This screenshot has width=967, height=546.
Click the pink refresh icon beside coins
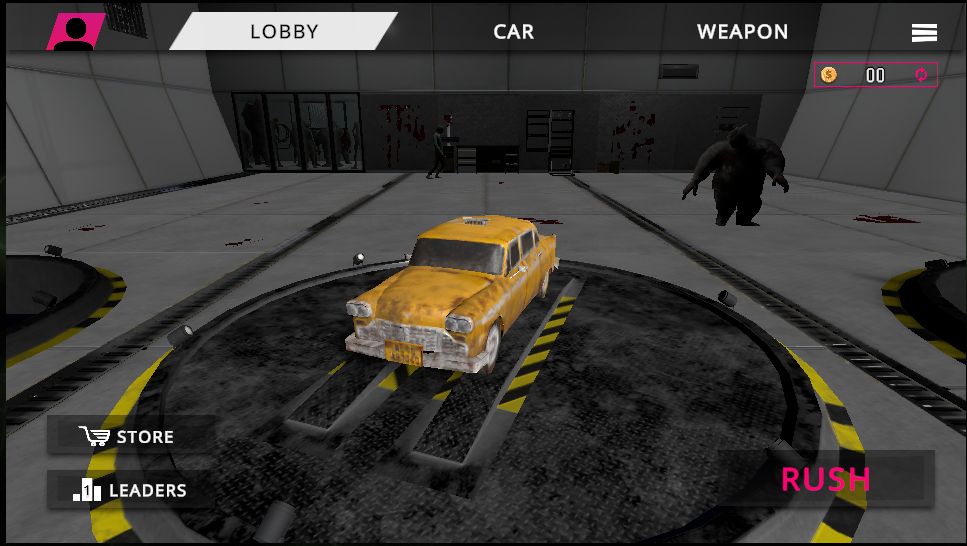pyautogui.click(x=922, y=75)
